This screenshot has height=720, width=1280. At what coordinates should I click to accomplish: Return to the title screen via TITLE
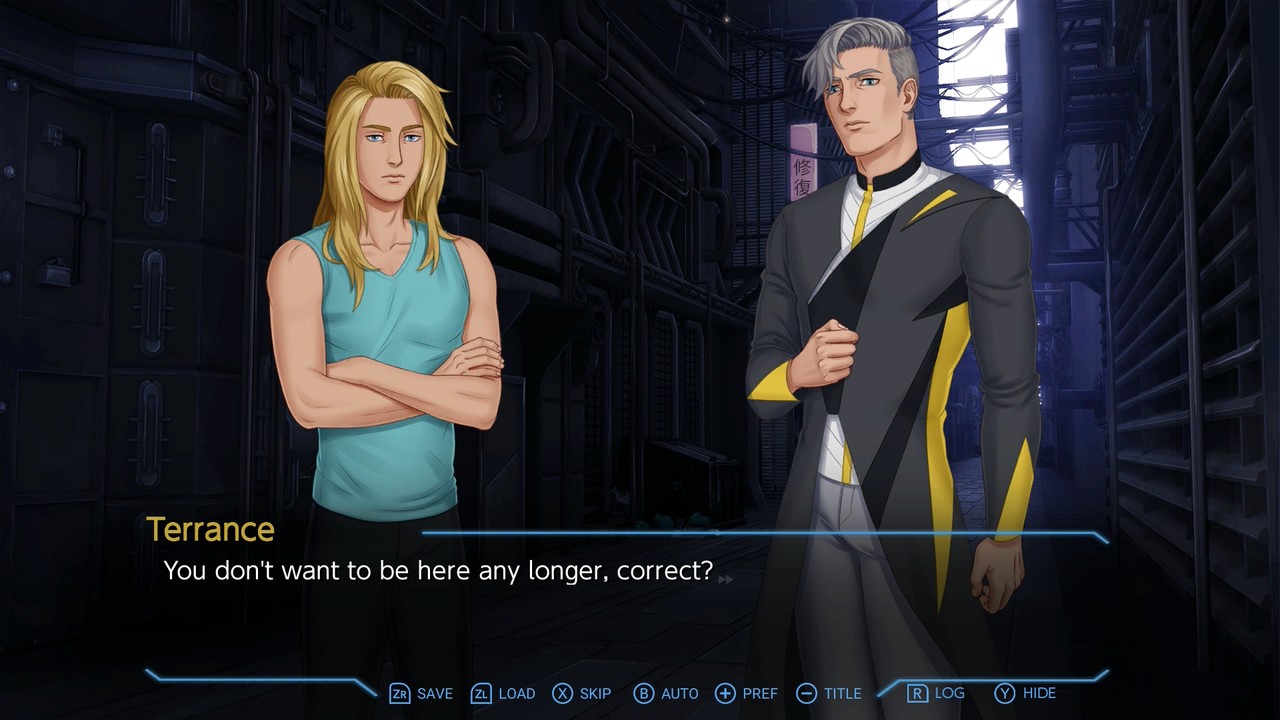tap(842, 693)
